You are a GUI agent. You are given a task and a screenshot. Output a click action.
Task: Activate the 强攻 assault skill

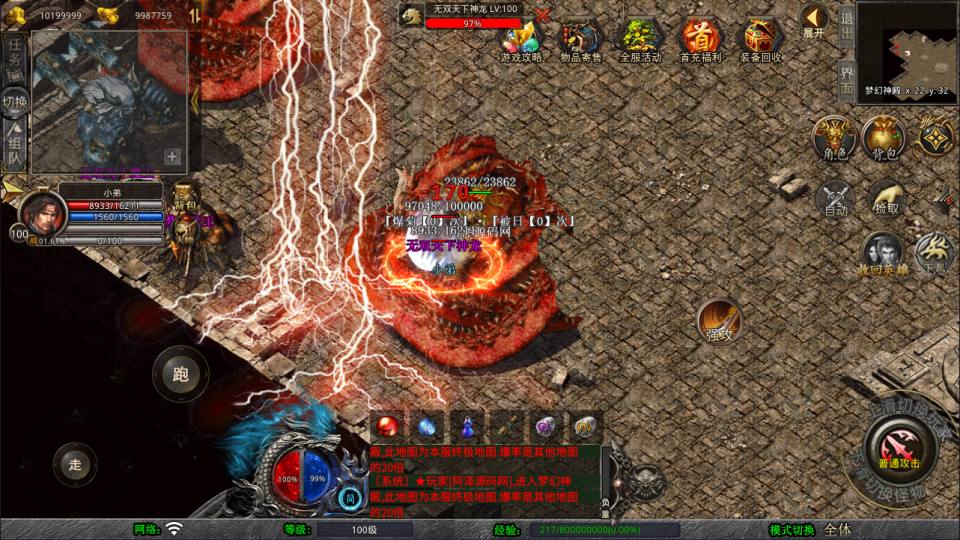(x=718, y=320)
